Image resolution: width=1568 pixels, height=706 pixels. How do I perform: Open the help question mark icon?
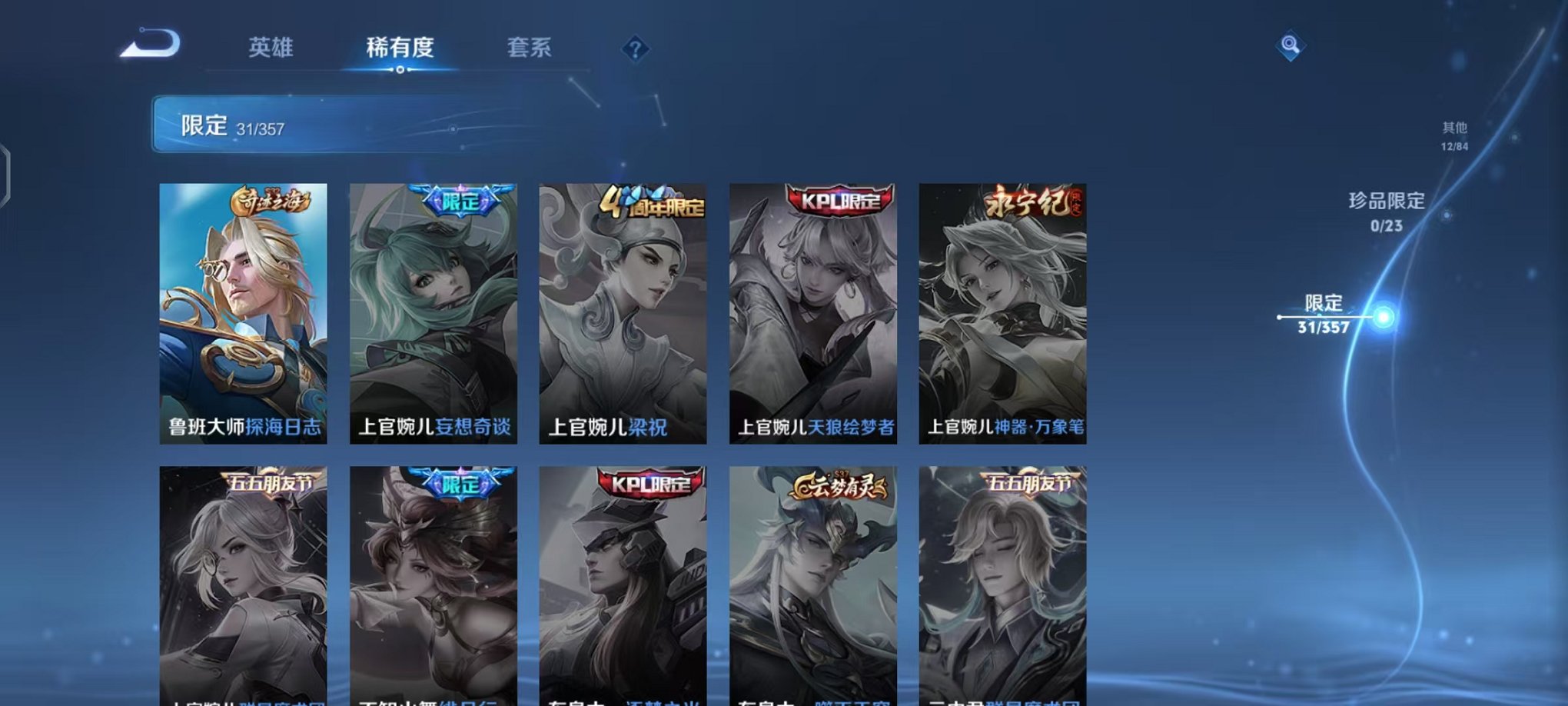point(635,50)
